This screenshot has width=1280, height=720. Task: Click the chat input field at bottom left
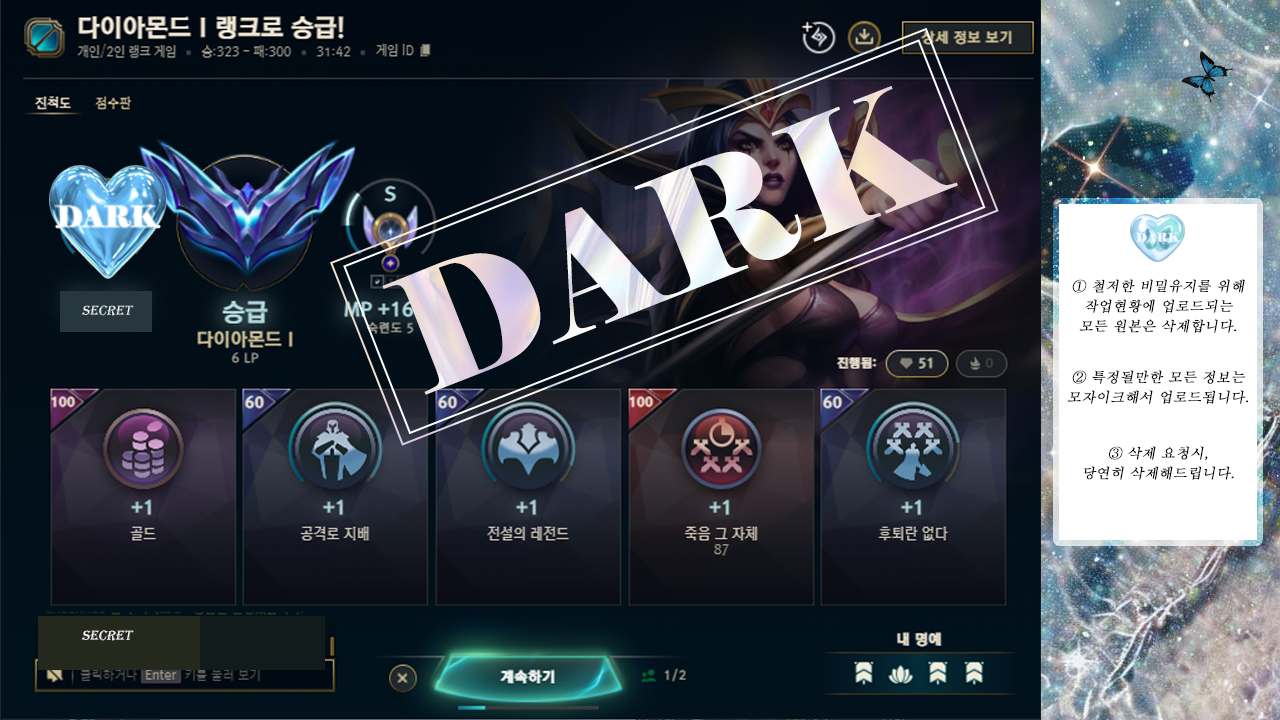(185, 677)
